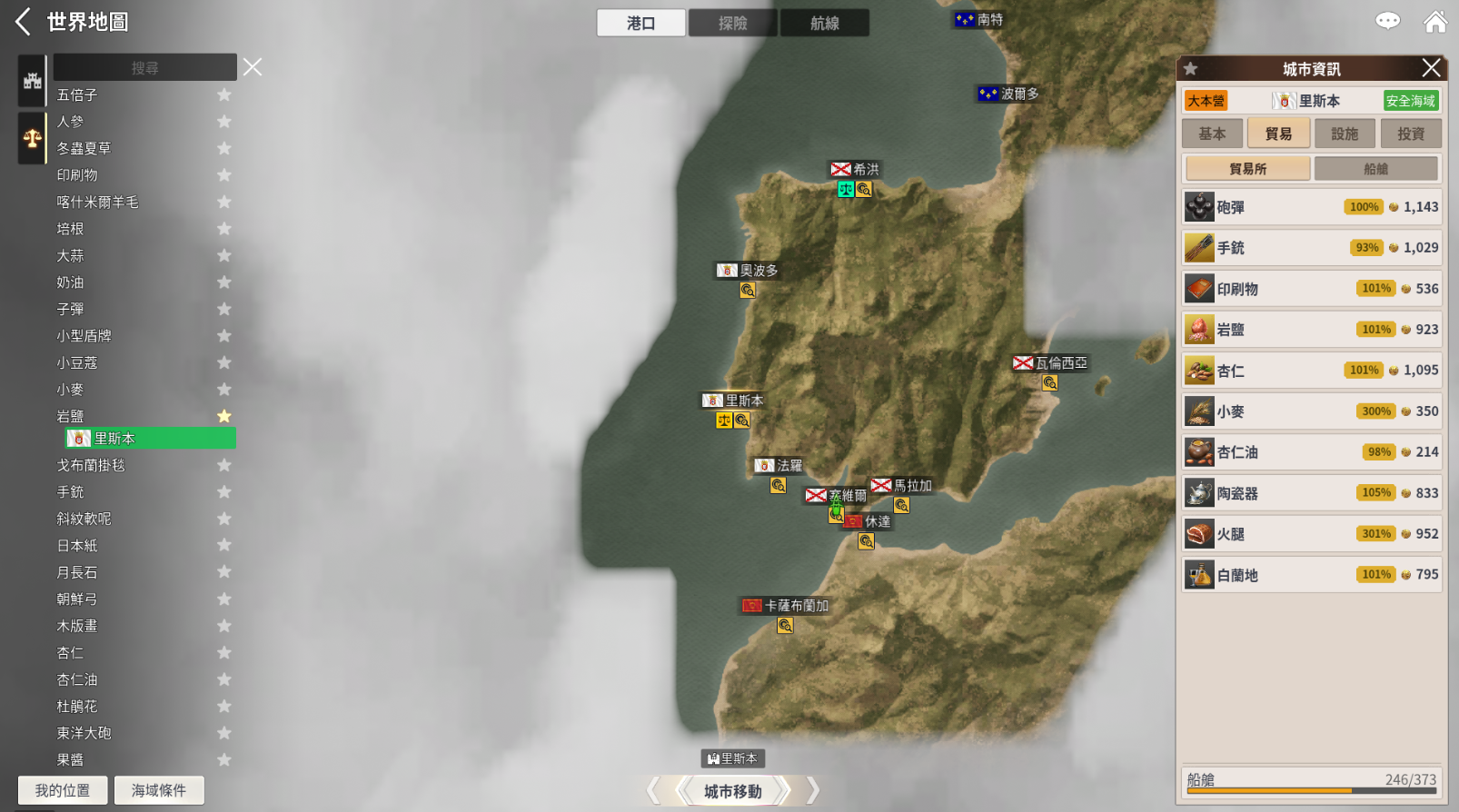Open 海域條件 filter
The height and width of the screenshot is (812, 1459).
(159, 790)
